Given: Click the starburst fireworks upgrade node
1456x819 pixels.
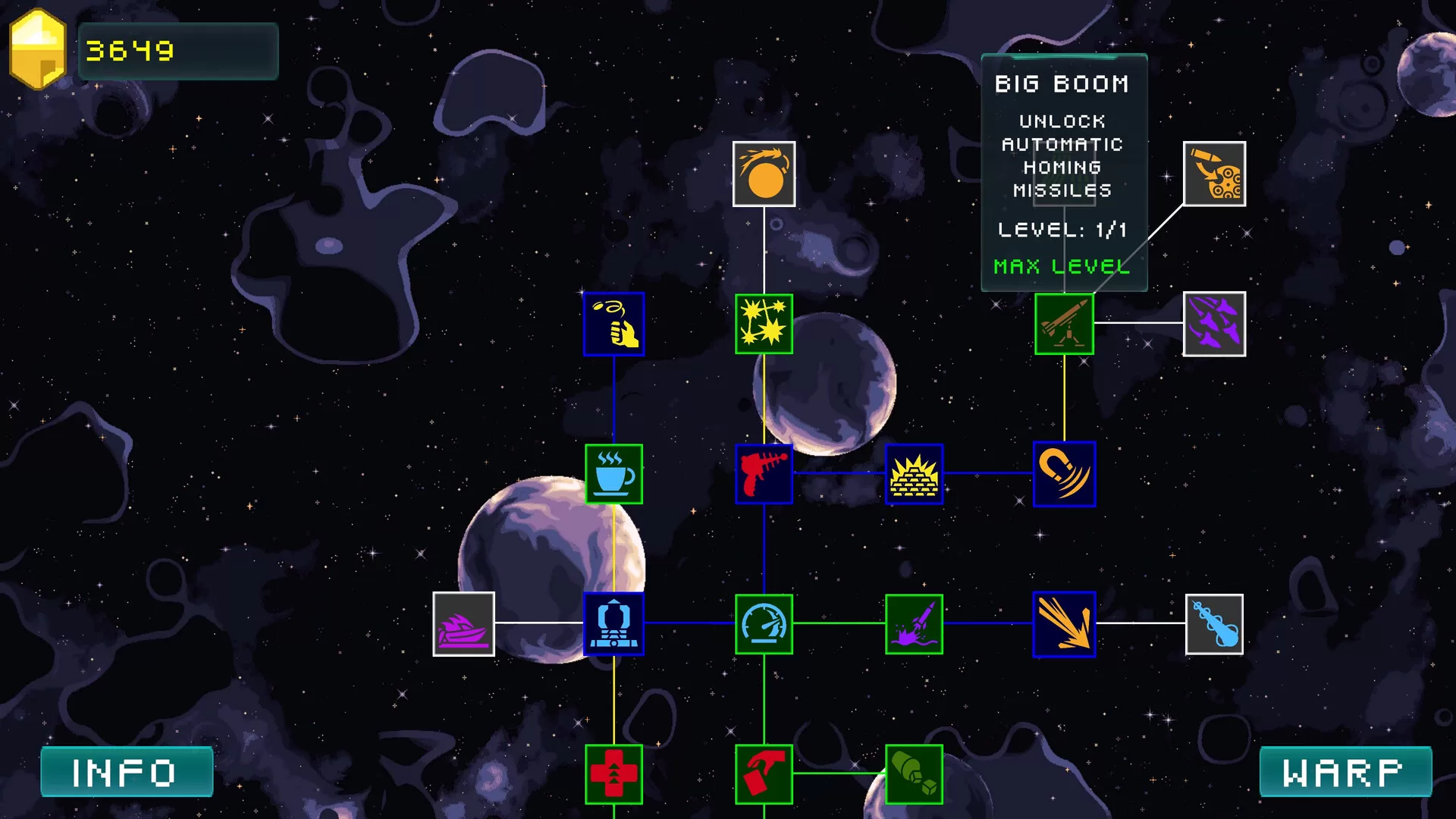Looking at the screenshot, I should tap(764, 323).
